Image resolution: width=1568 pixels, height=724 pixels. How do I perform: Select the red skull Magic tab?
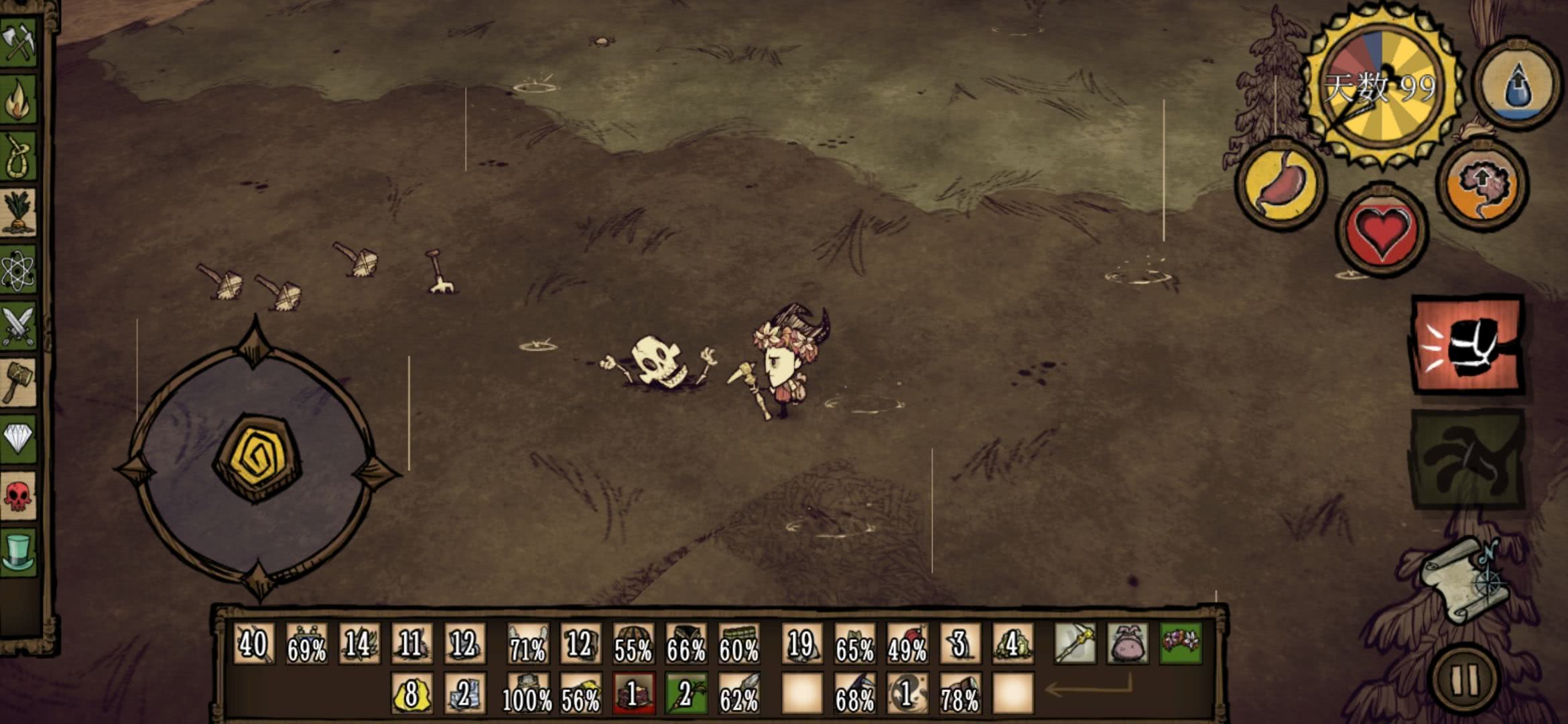point(18,496)
